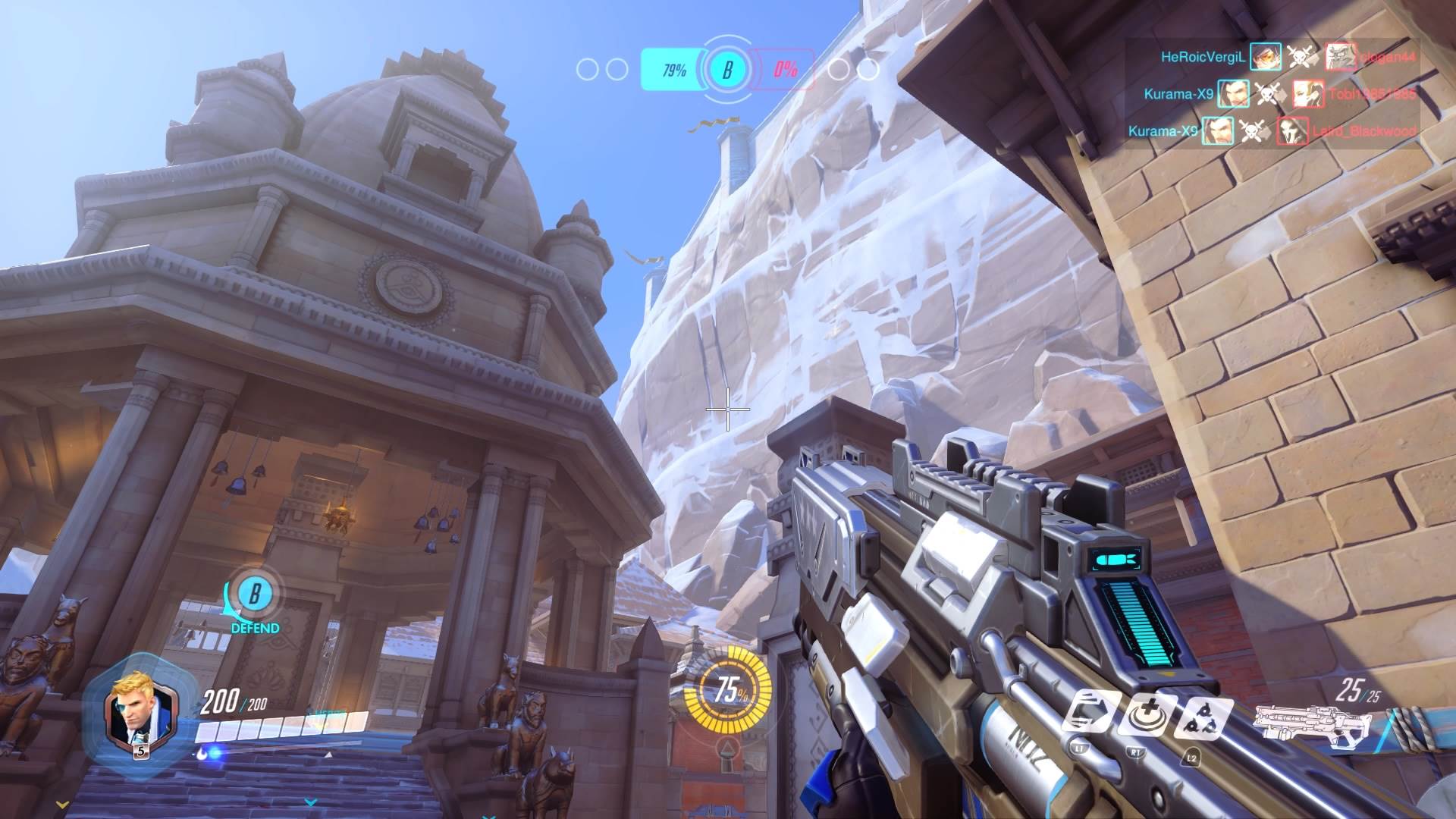Click the Defend B waypoint marker
This screenshot has width=1456, height=819.
pos(254,596)
